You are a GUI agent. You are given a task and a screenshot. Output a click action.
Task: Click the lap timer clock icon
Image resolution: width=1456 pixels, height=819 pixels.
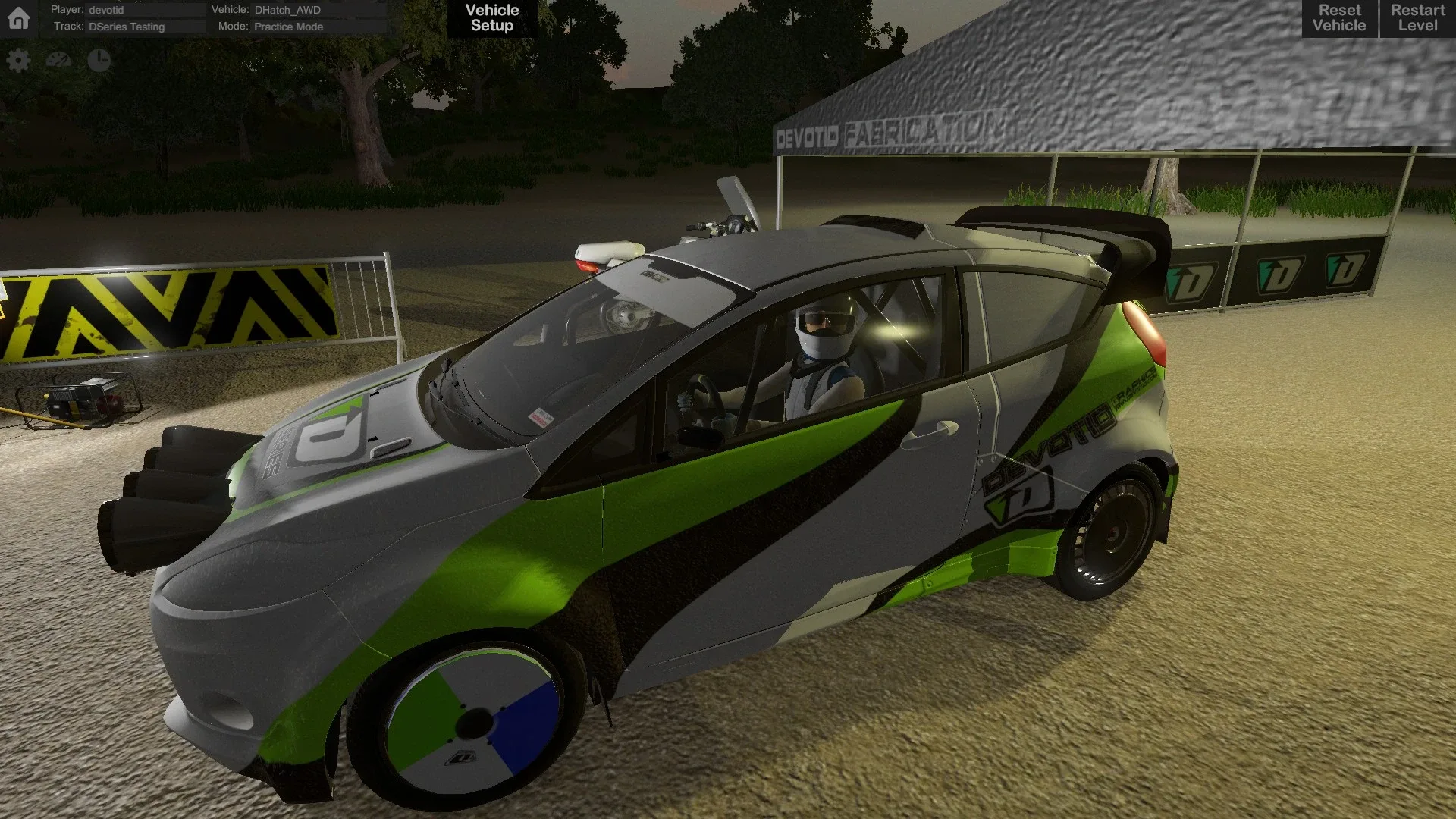[x=99, y=59]
